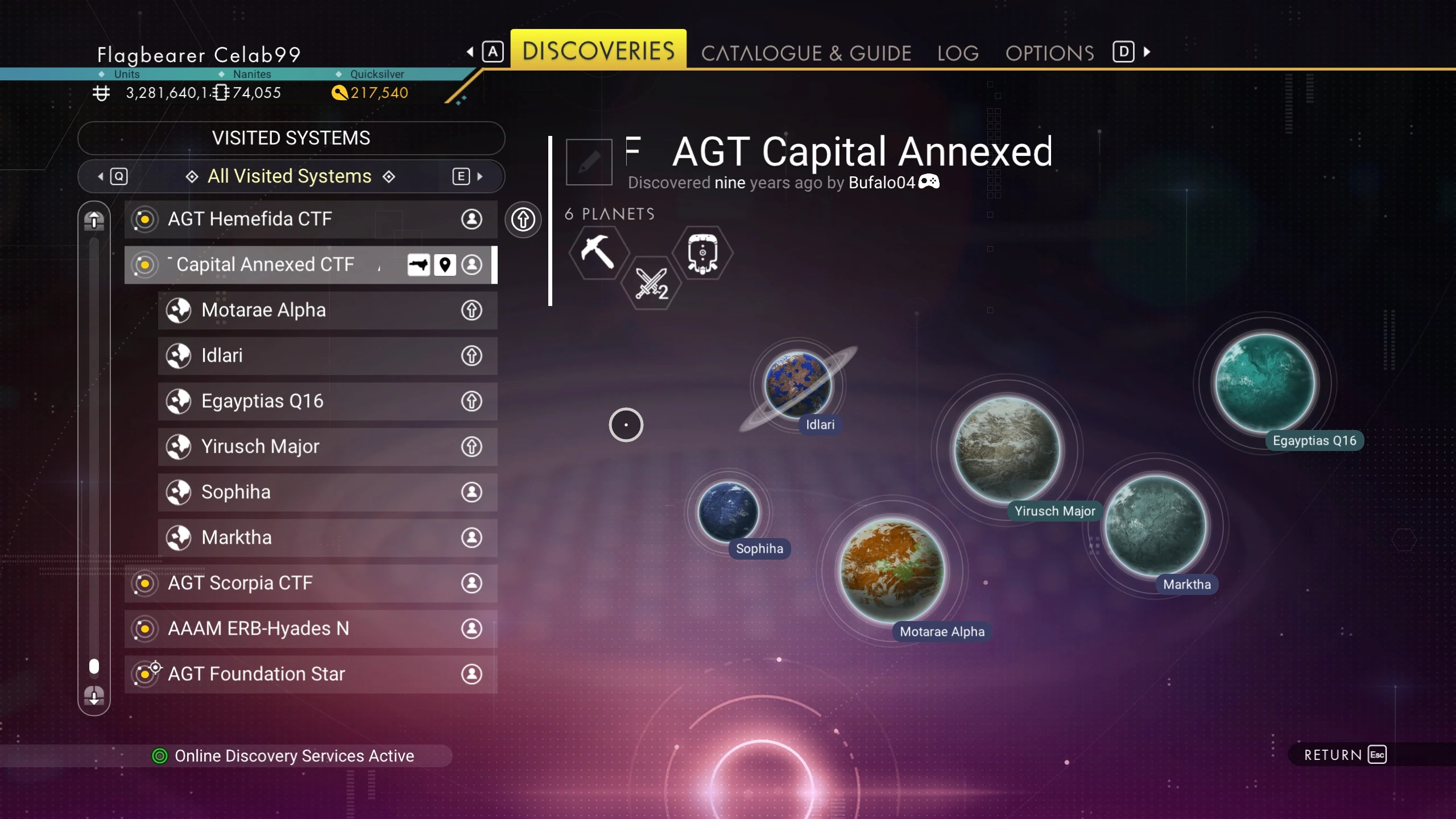Screen dimensions: 1456x819
Task: Click the round upload discovery button
Action: [x=523, y=220]
